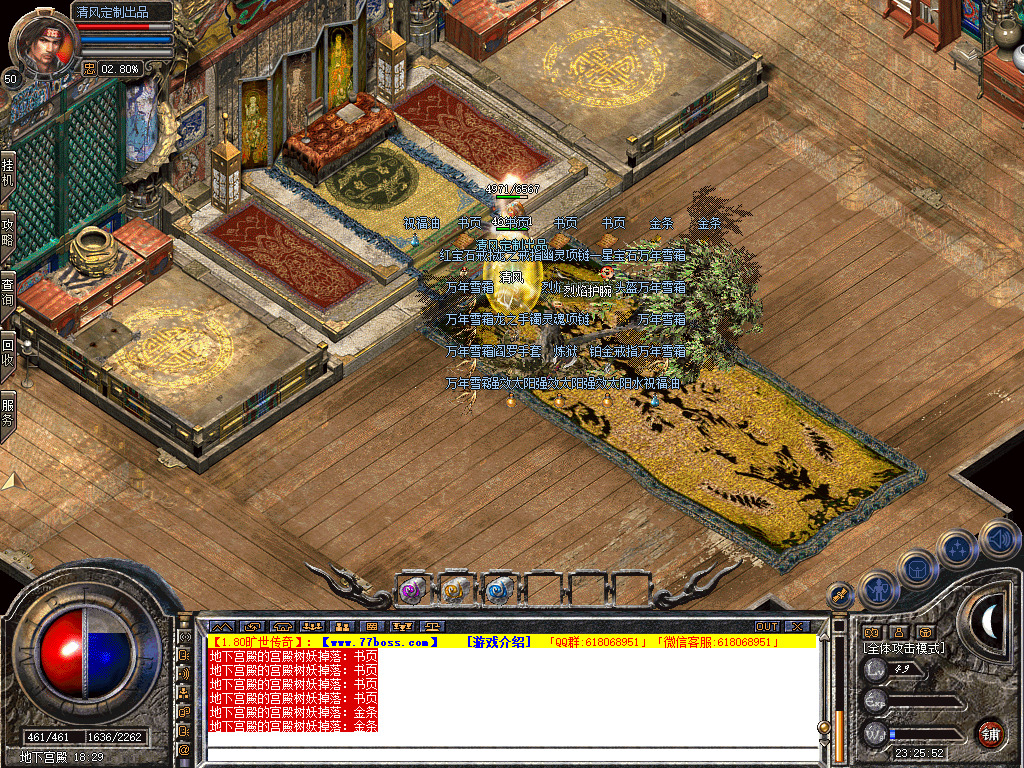
Task: Open the shop with the red 铺 button
Action: pyautogui.click(x=990, y=734)
